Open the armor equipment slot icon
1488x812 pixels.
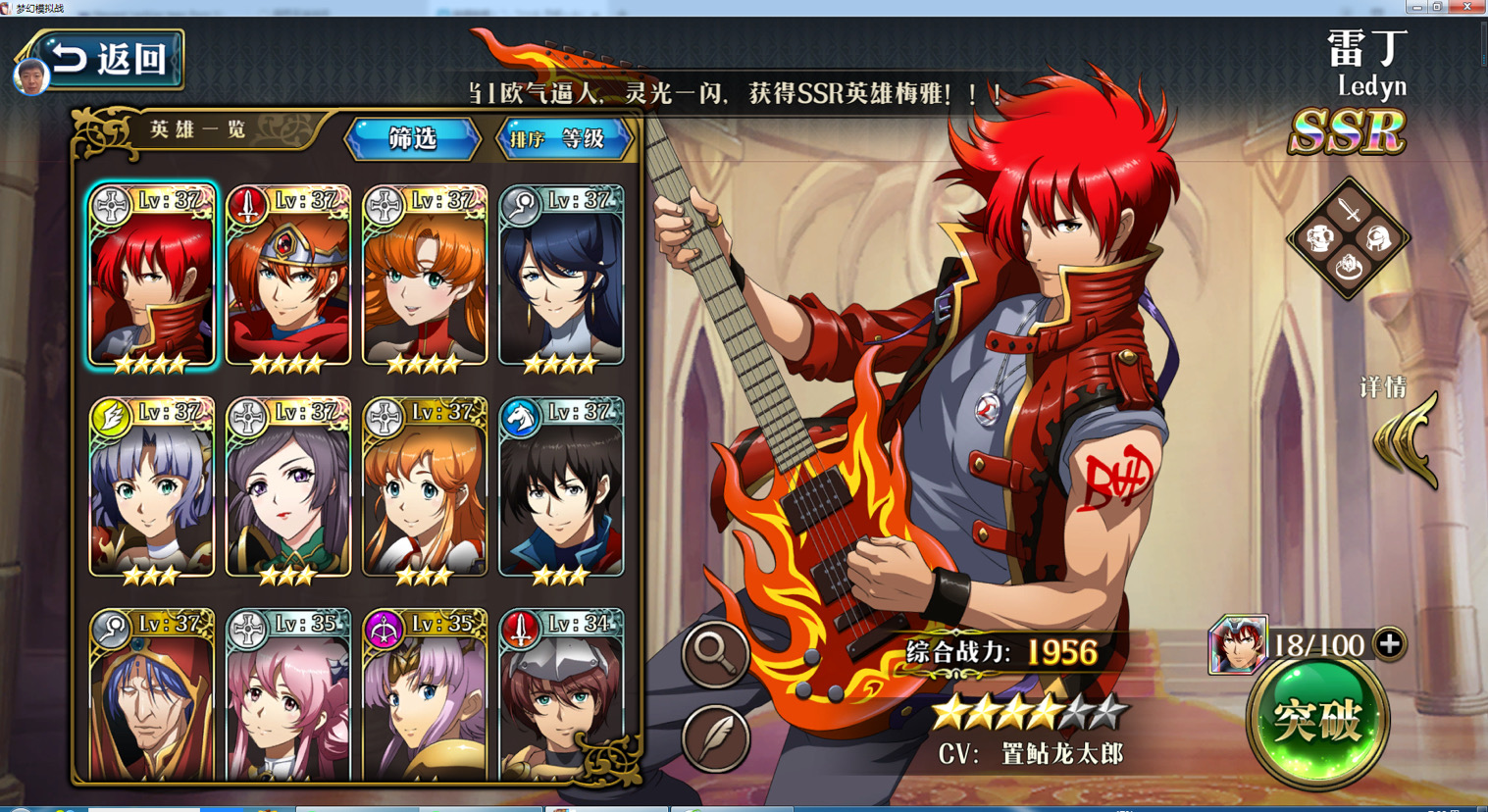pyautogui.click(x=1319, y=237)
